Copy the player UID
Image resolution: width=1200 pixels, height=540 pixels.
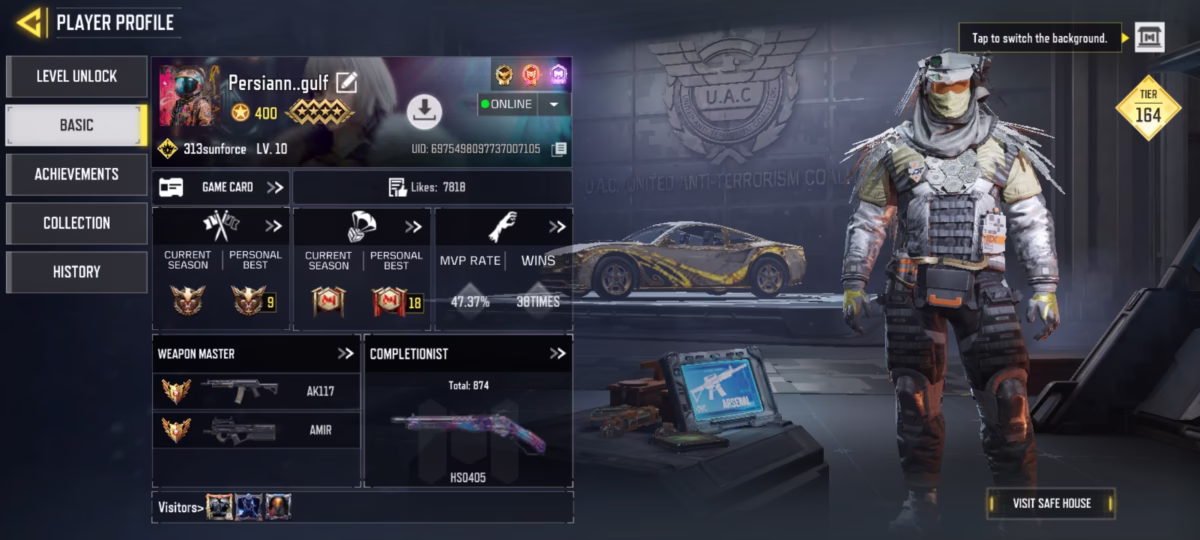559,149
